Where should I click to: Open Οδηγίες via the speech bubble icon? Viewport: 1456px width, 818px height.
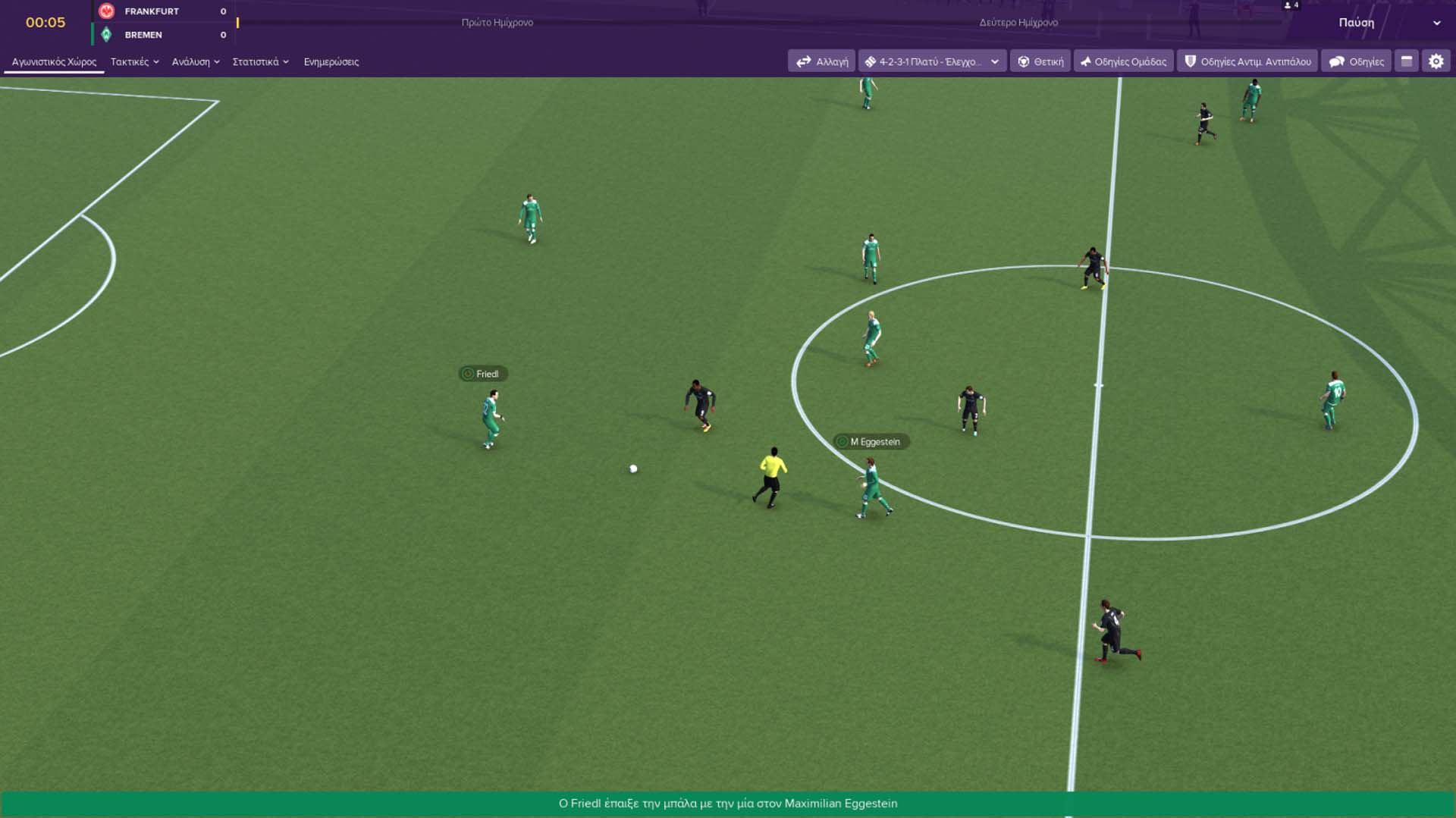pos(1336,61)
